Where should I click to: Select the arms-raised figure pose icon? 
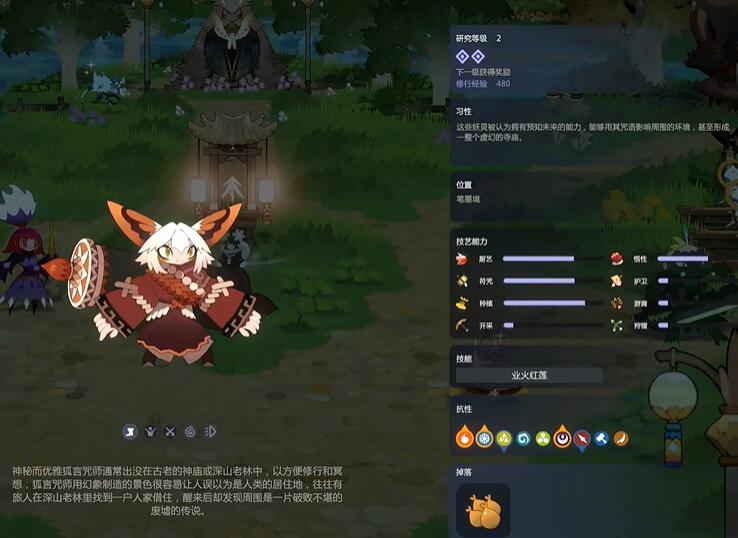coord(150,432)
